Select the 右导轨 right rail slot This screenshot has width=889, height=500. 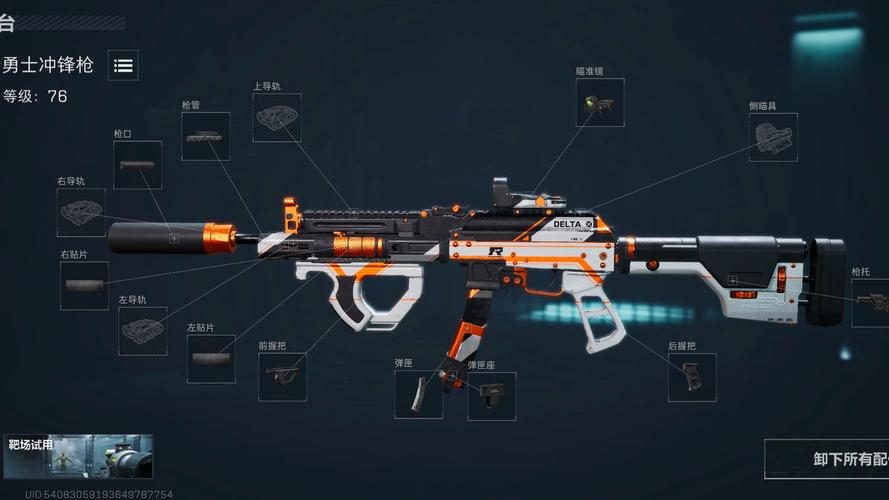(81, 212)
